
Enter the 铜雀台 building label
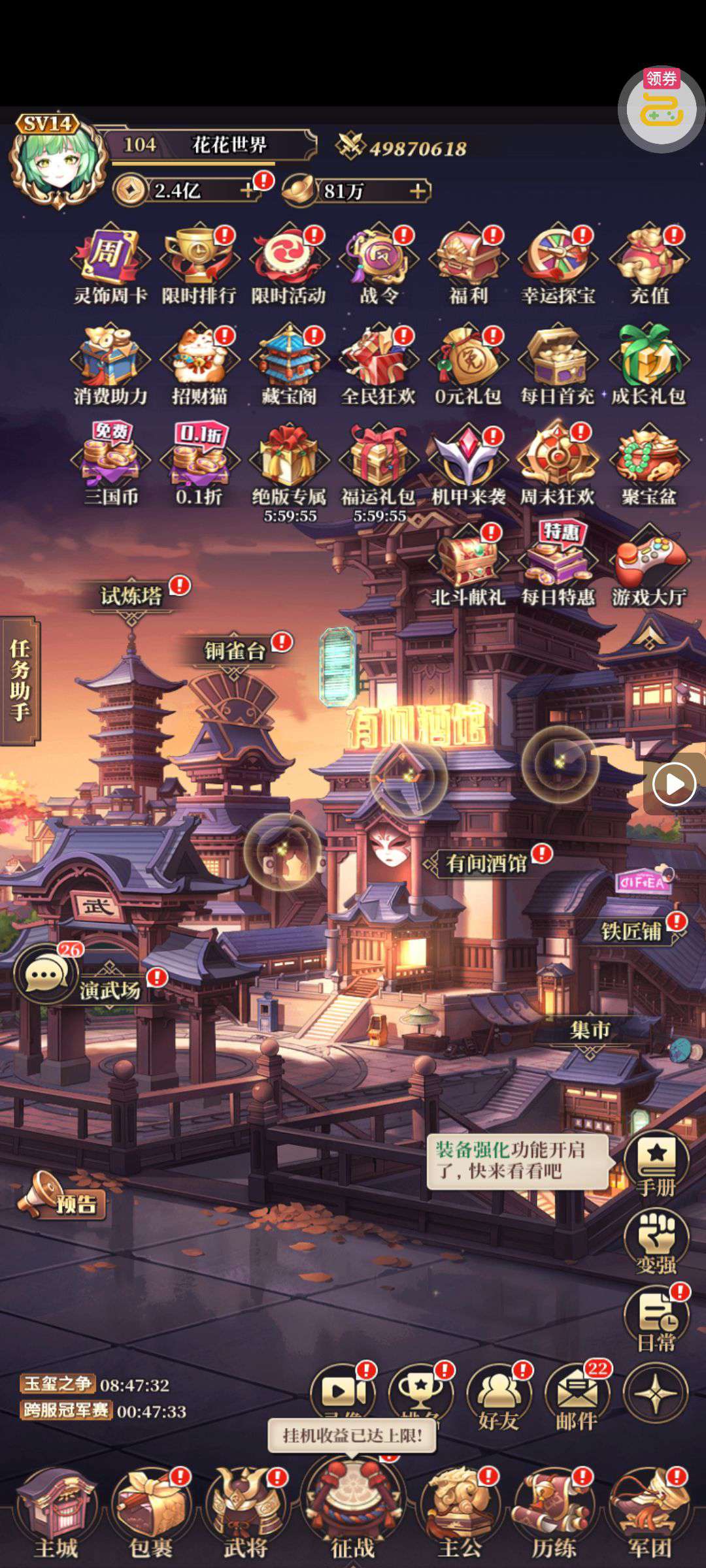tap(235, 651)
